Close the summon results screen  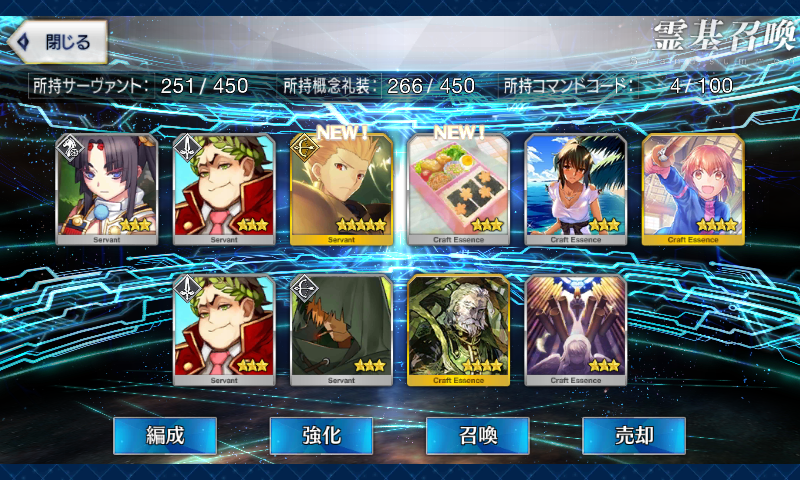[58, 42]
